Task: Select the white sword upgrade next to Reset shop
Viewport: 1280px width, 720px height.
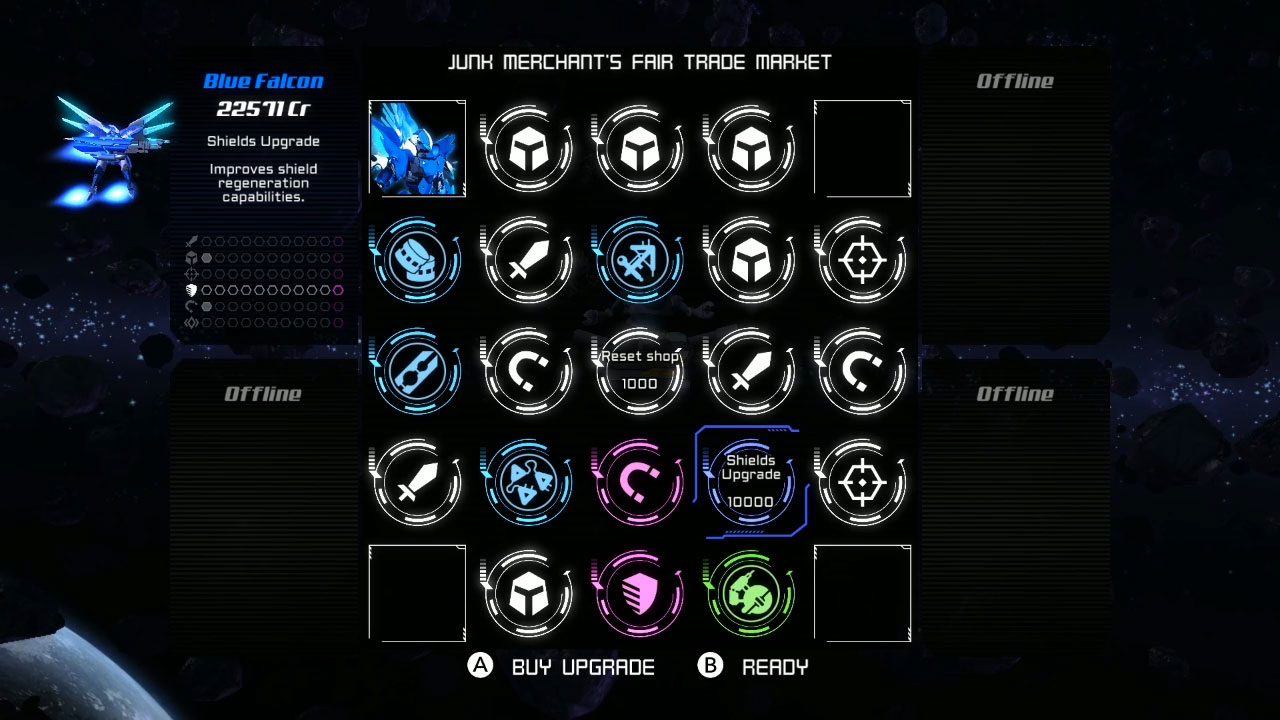Action: [750, 371]
